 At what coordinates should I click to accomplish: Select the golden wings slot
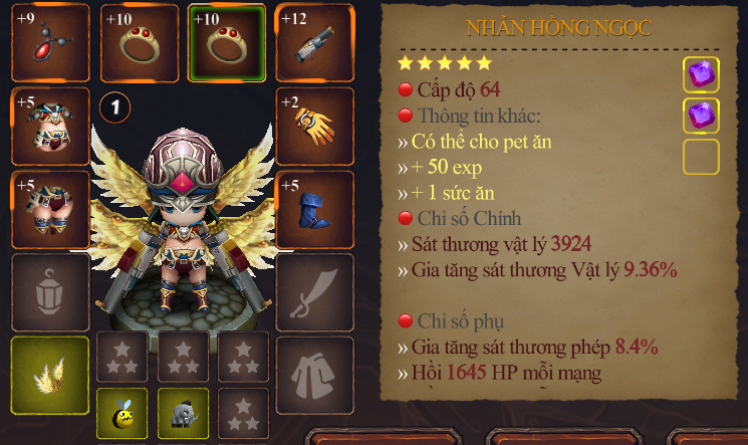click(51, 375)
